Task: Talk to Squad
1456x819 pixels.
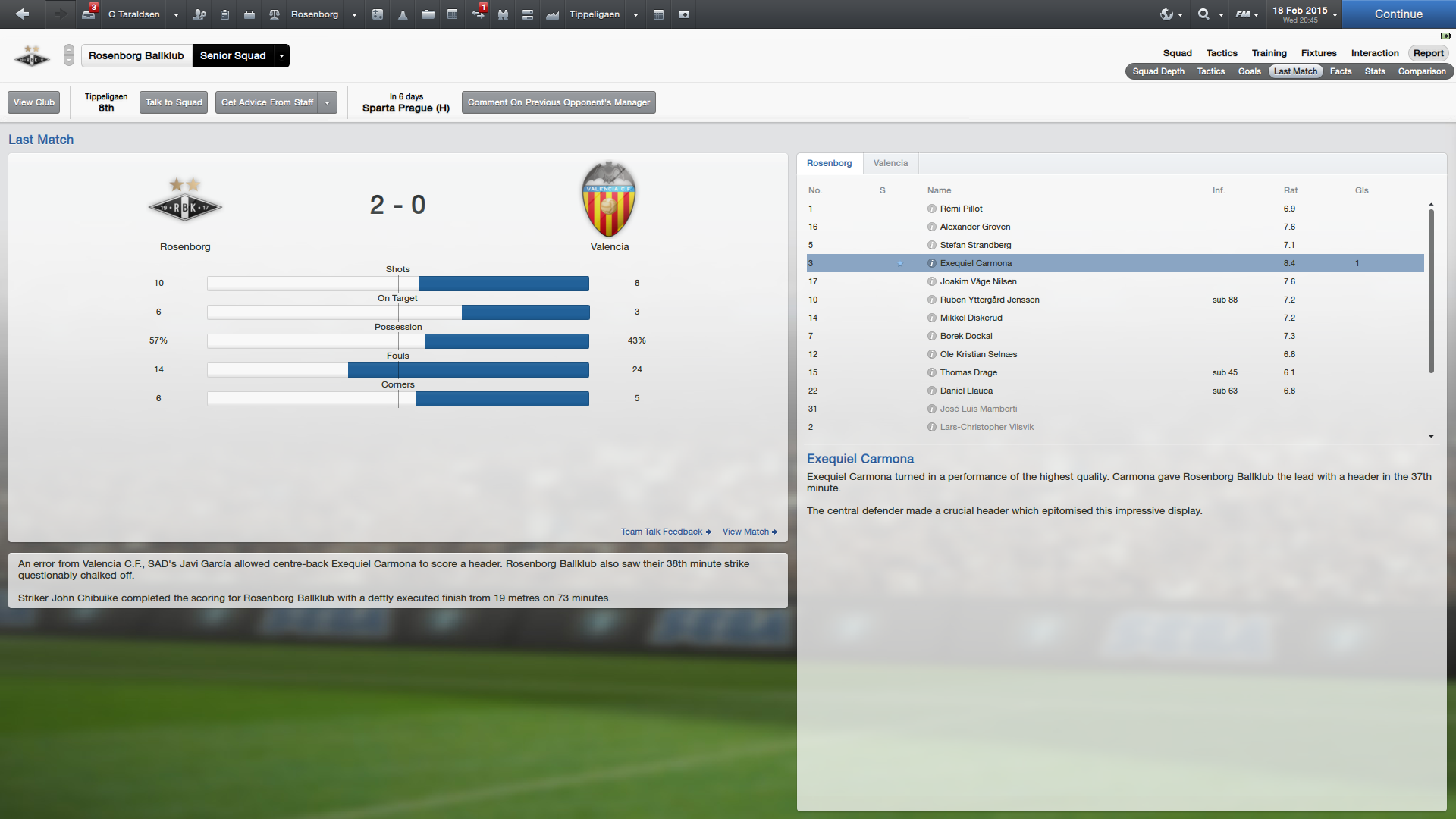Action: (174, 102)
